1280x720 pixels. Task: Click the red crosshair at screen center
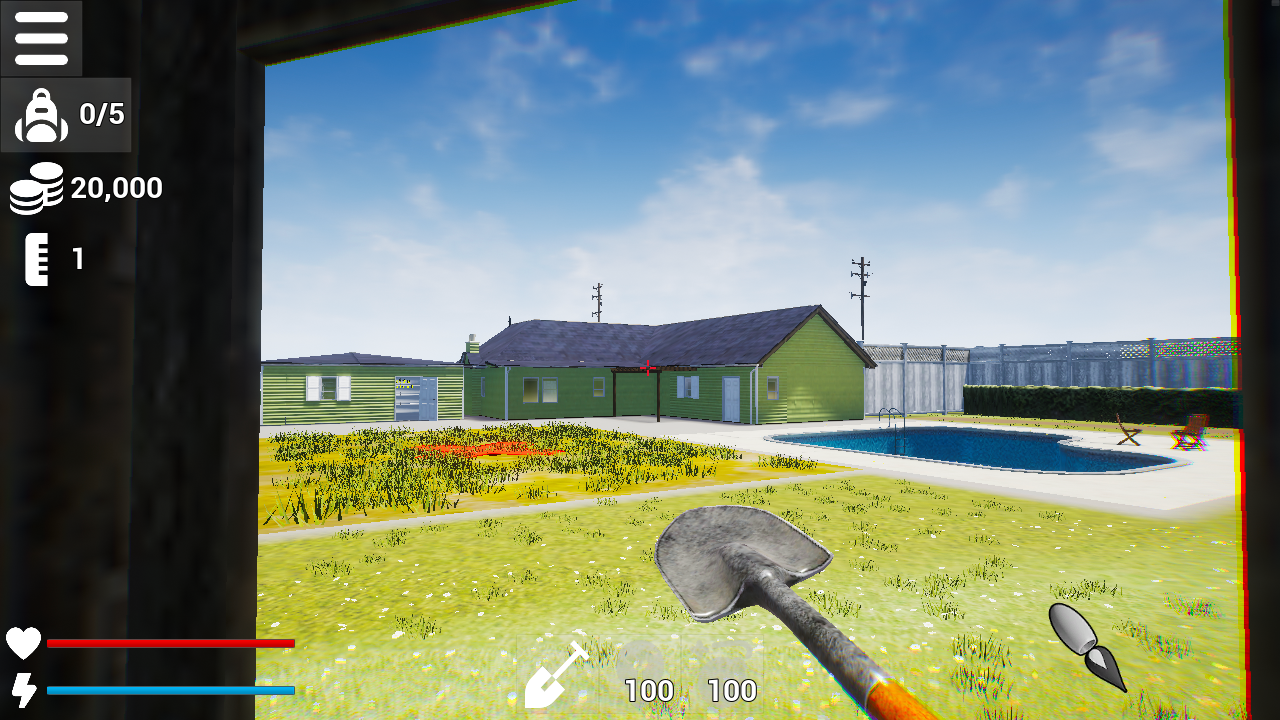pos(648,369)
